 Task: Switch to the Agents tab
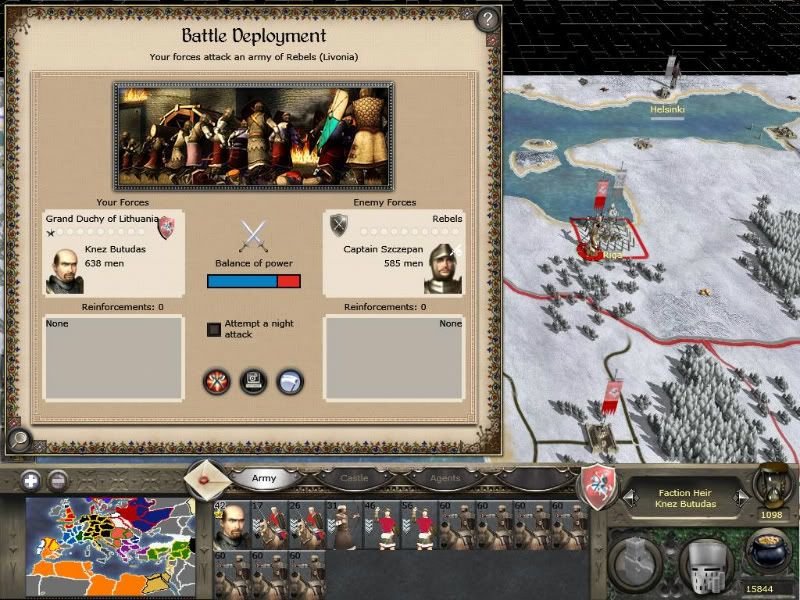tap(445, 479)
